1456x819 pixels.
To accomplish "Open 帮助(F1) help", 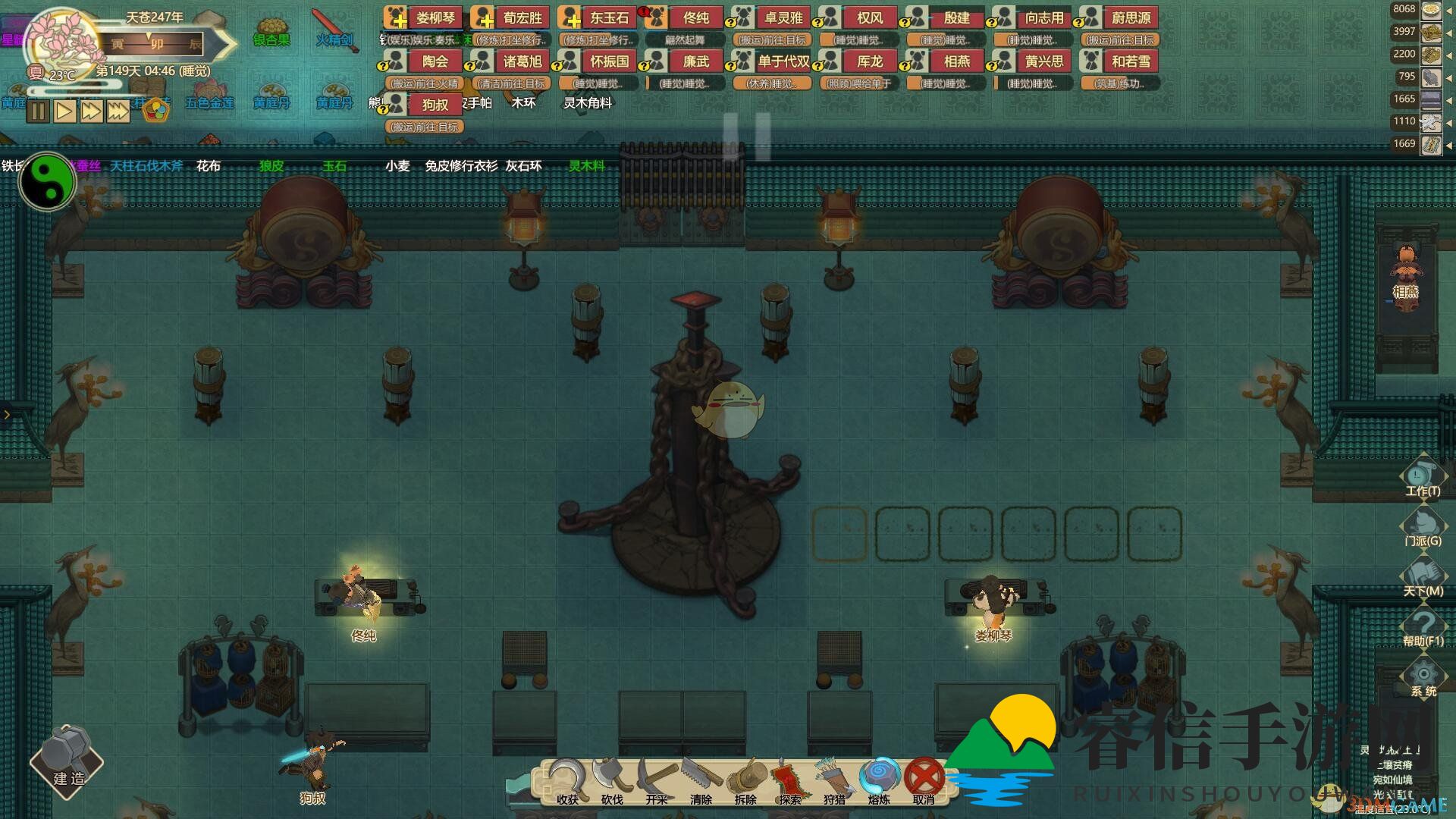I will coord(1423,626).
